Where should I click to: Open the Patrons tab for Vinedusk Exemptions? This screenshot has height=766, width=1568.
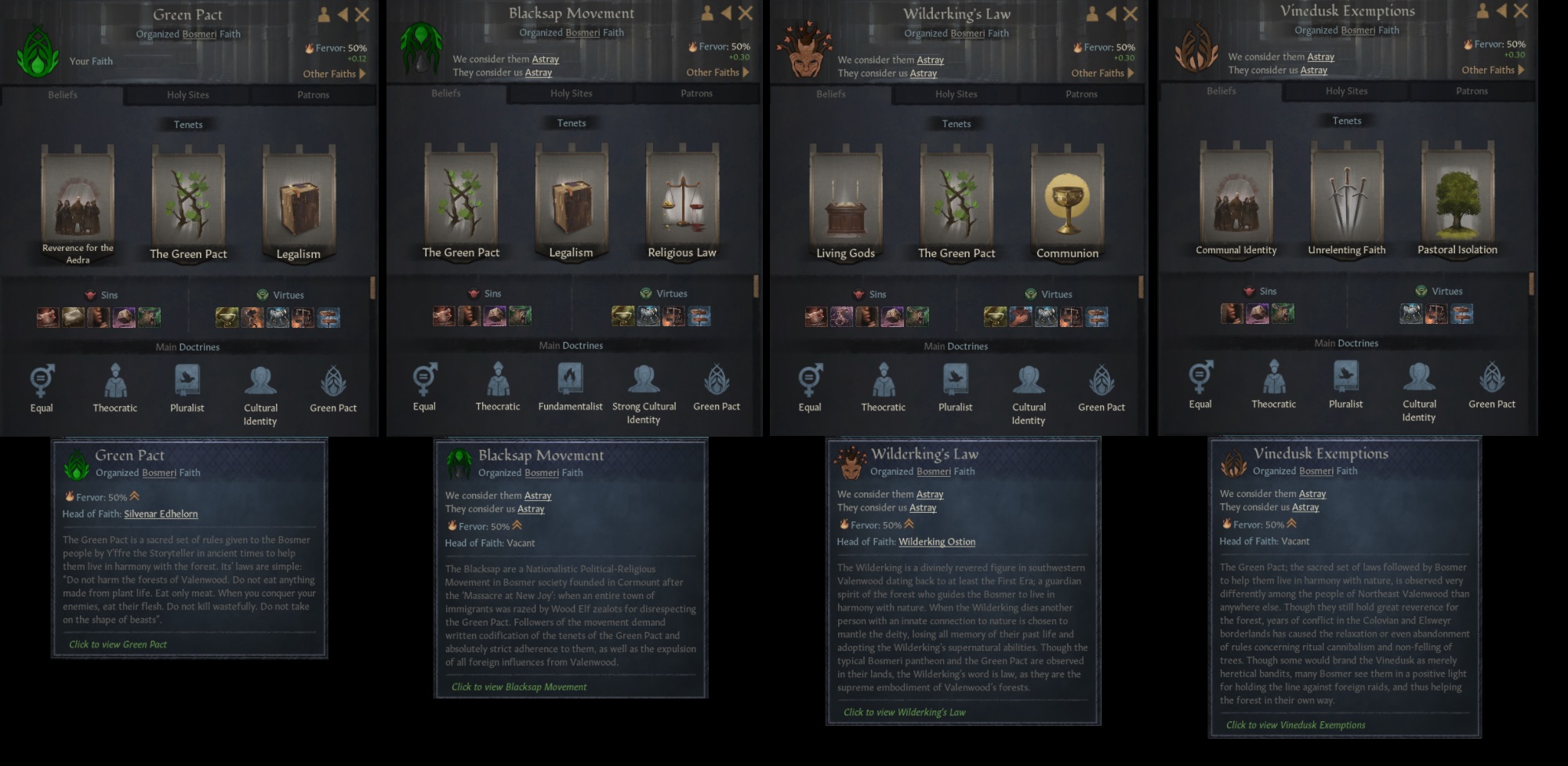1472,91
